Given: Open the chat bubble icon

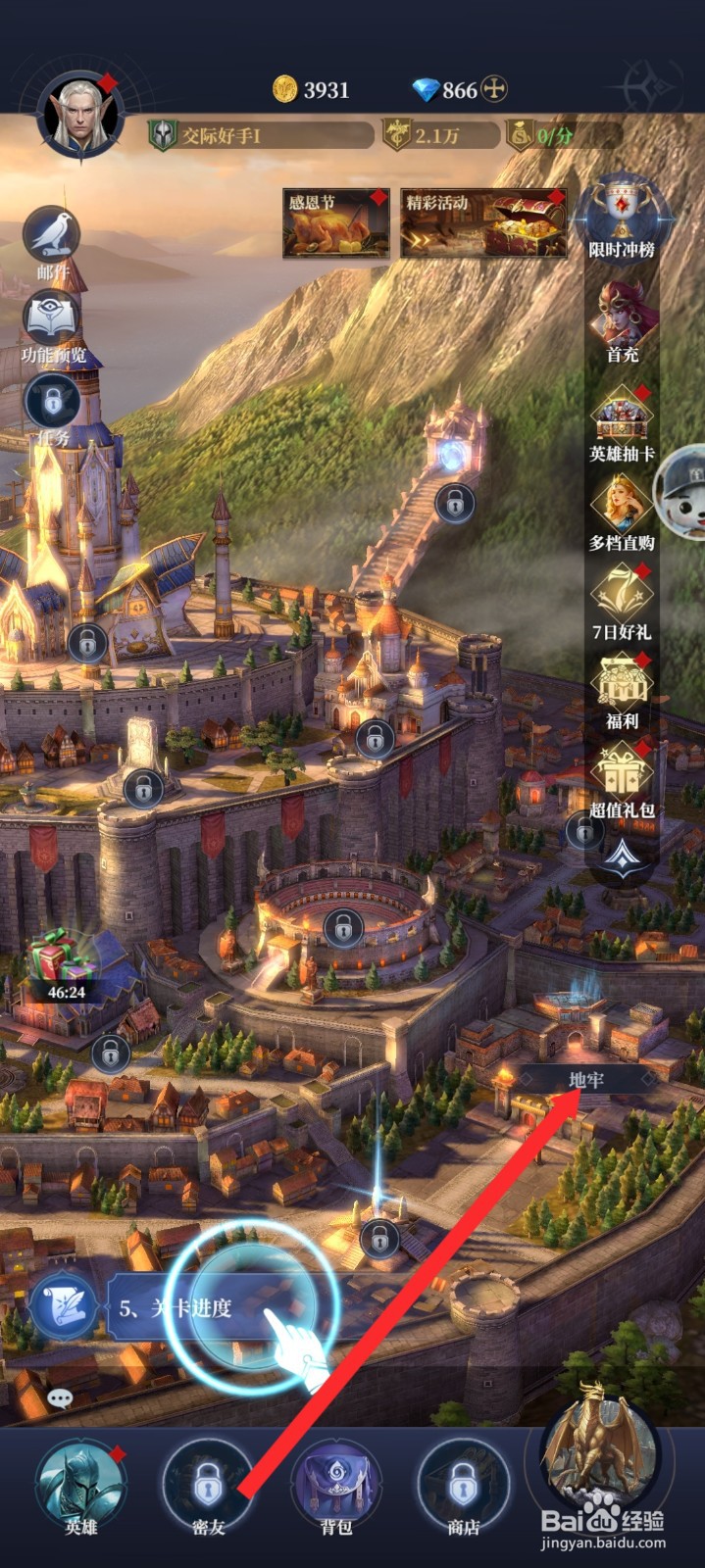Looking at the screenshot, I should tap(60, 1398).
